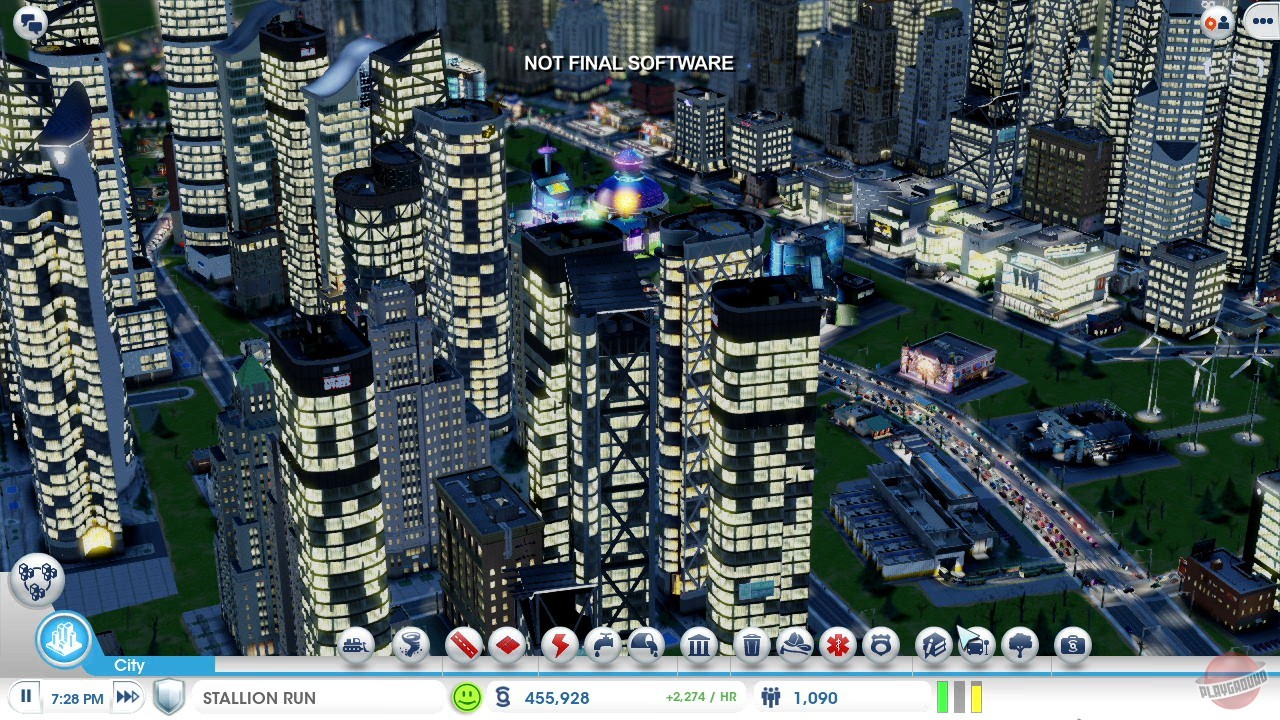
Task: Open the Mass Transit menu
Action: point(975,647)
